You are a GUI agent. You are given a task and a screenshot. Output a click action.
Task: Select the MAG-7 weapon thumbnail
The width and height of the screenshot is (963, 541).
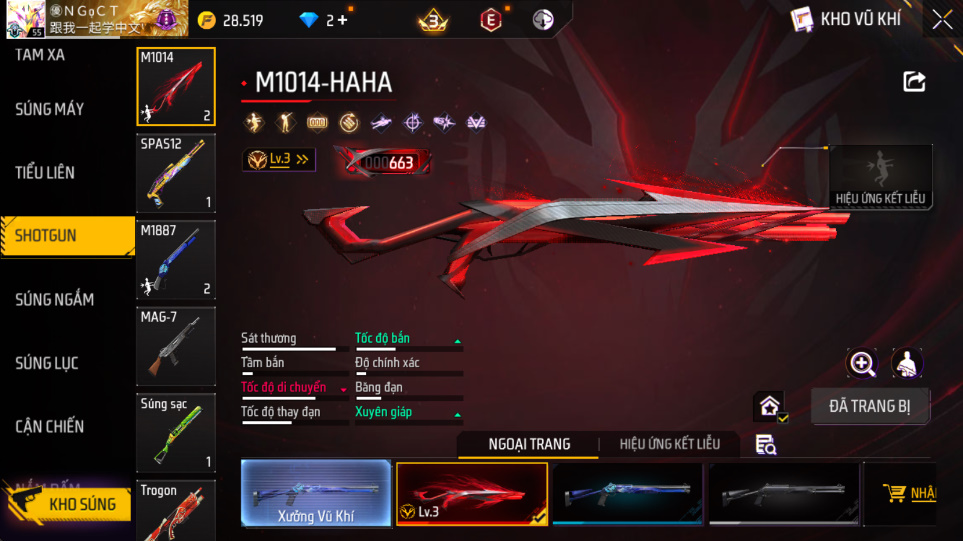tap(176, 346)
